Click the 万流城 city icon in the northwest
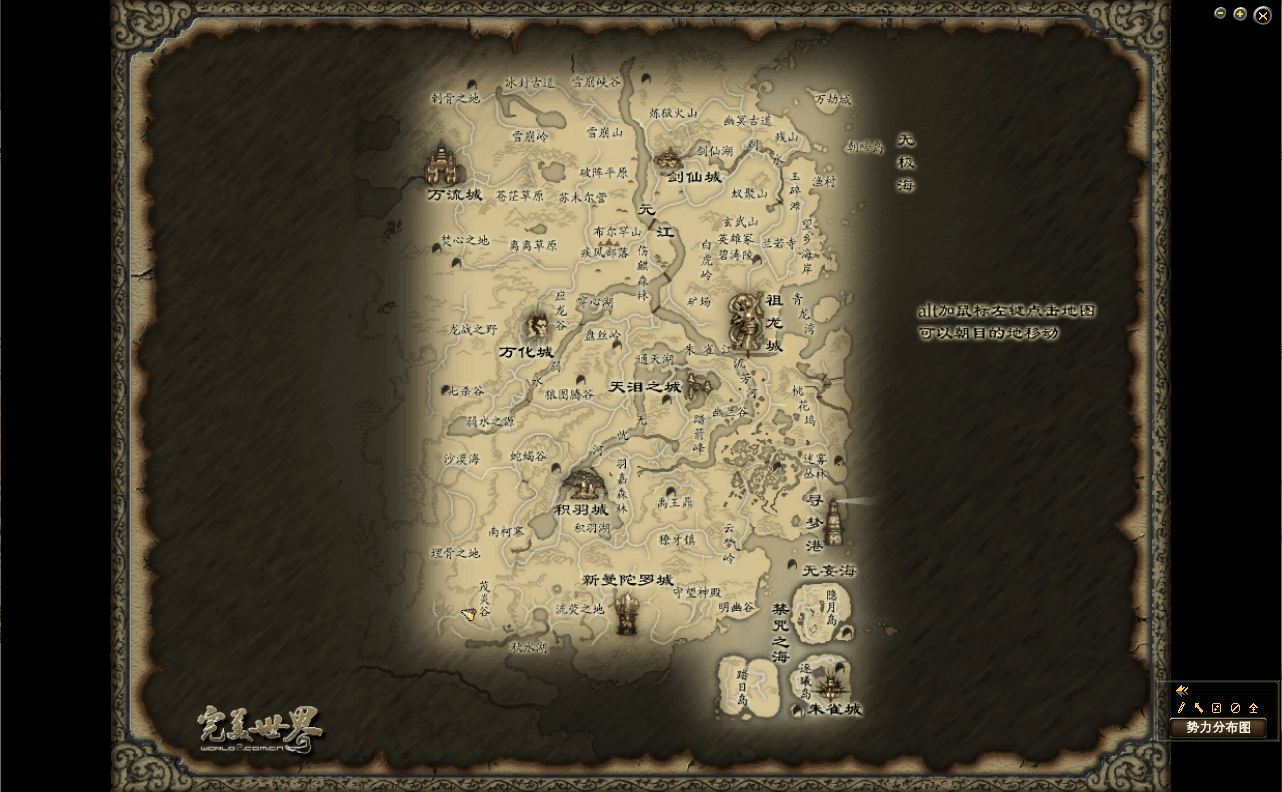1282x792 pixels. (x=443, y=165)
